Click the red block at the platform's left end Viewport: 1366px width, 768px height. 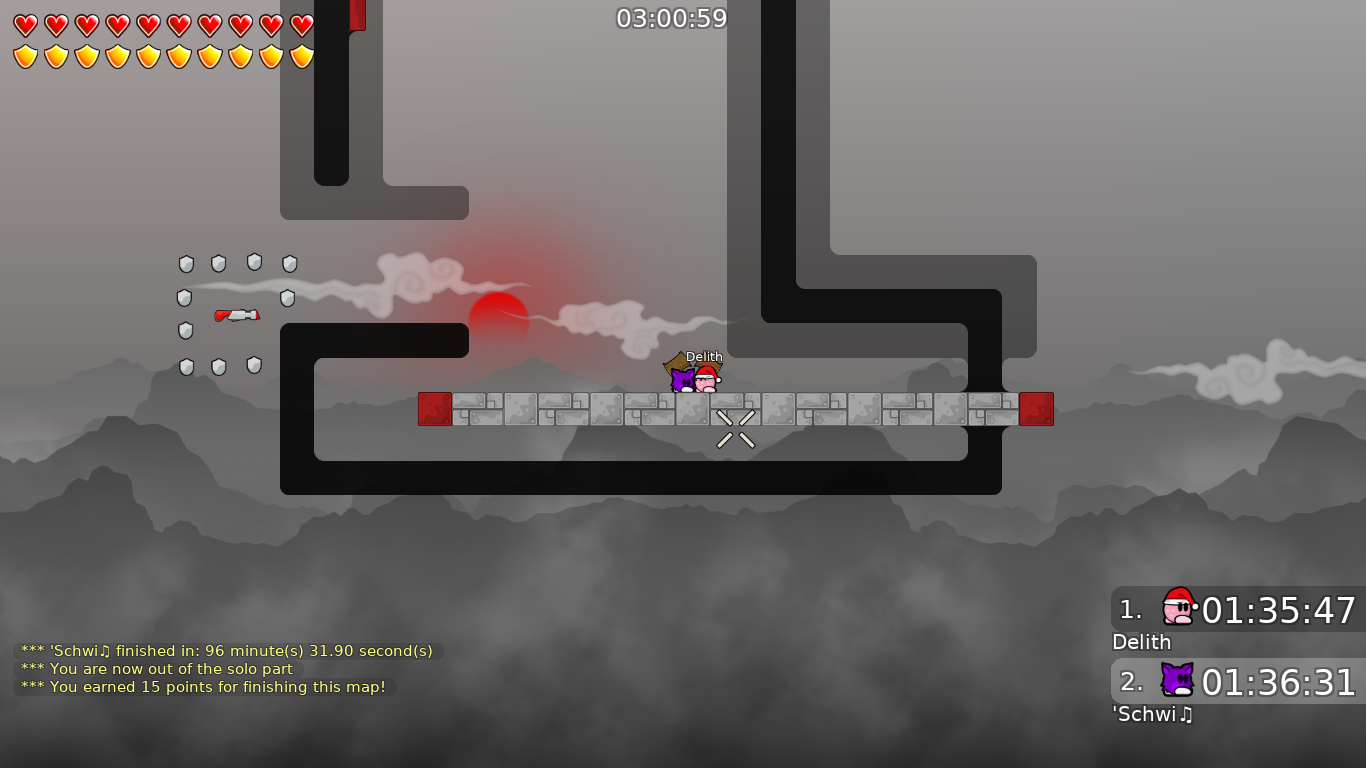coord(434,409)
